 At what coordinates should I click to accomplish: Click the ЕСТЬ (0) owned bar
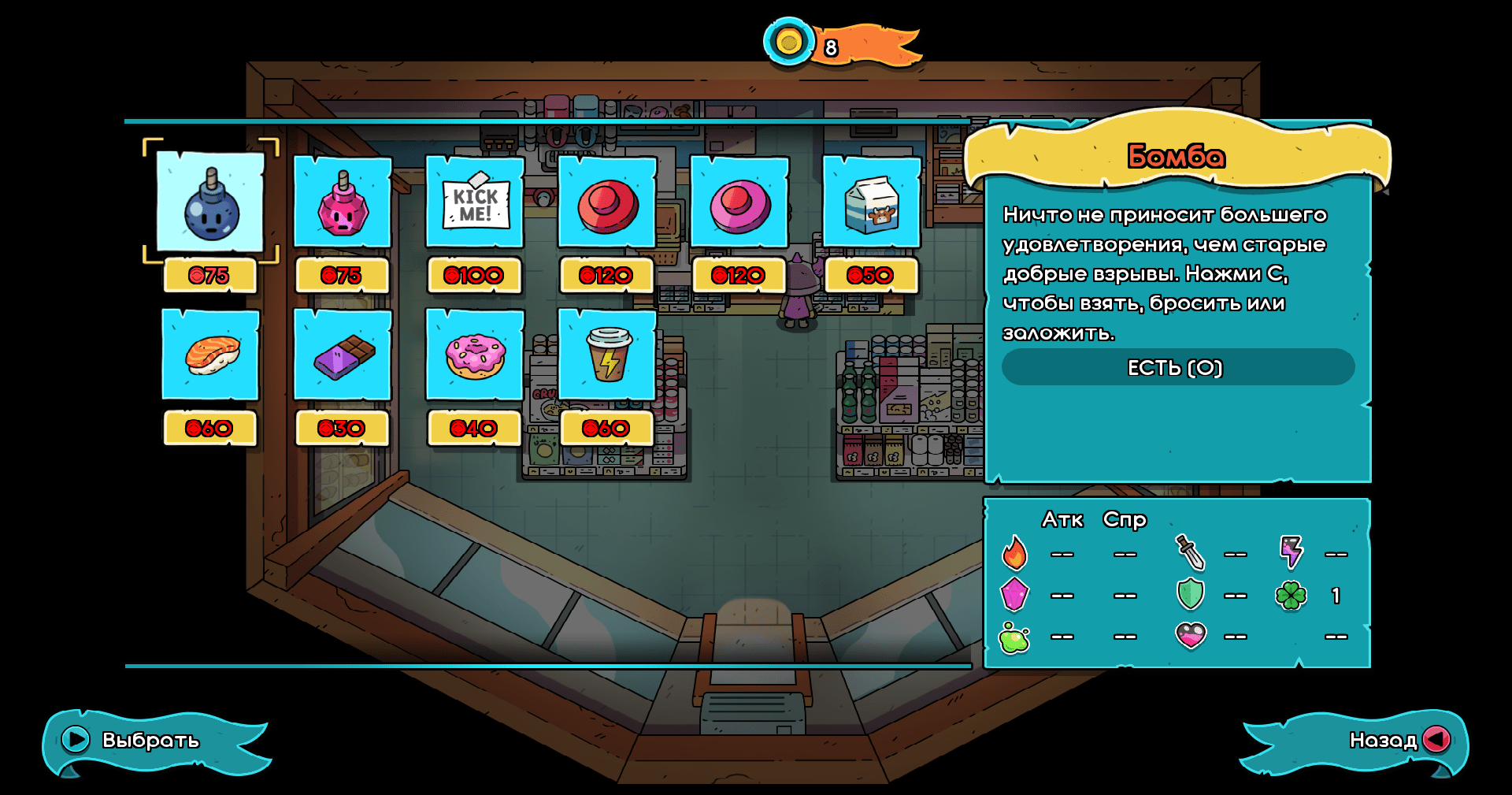pos(1177,367)
